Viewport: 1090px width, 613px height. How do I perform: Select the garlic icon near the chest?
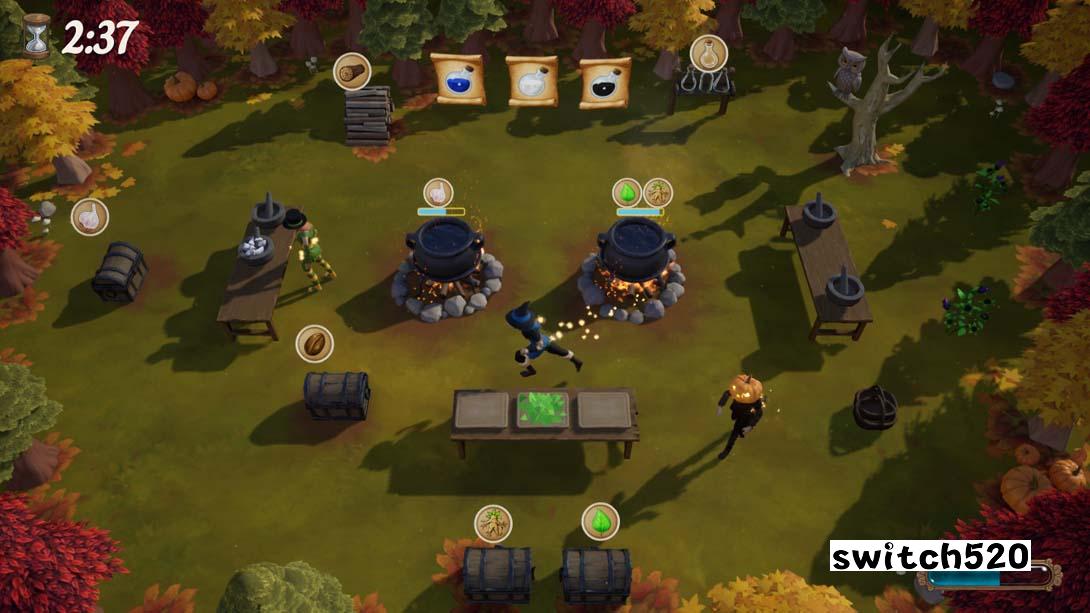point(90,216)
